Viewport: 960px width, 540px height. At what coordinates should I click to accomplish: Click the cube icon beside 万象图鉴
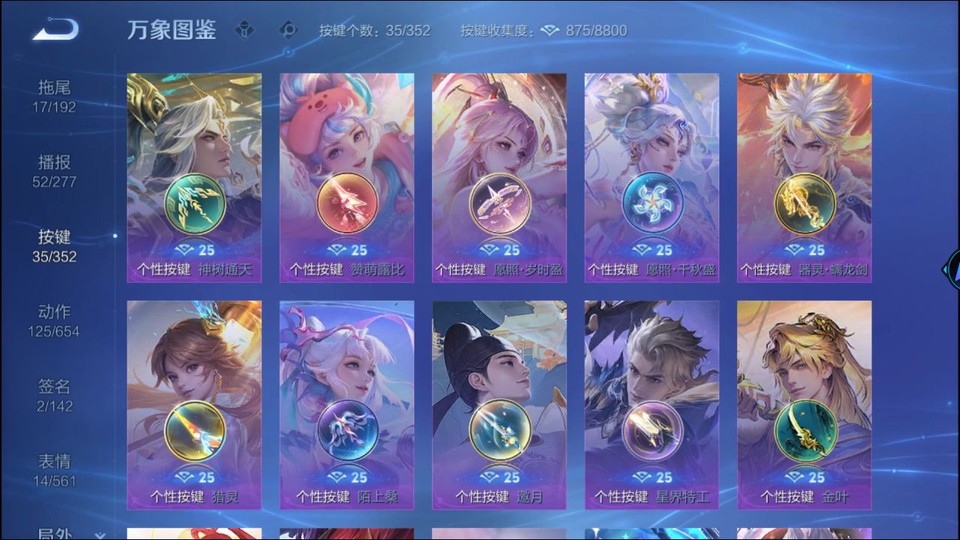(244, 30)
